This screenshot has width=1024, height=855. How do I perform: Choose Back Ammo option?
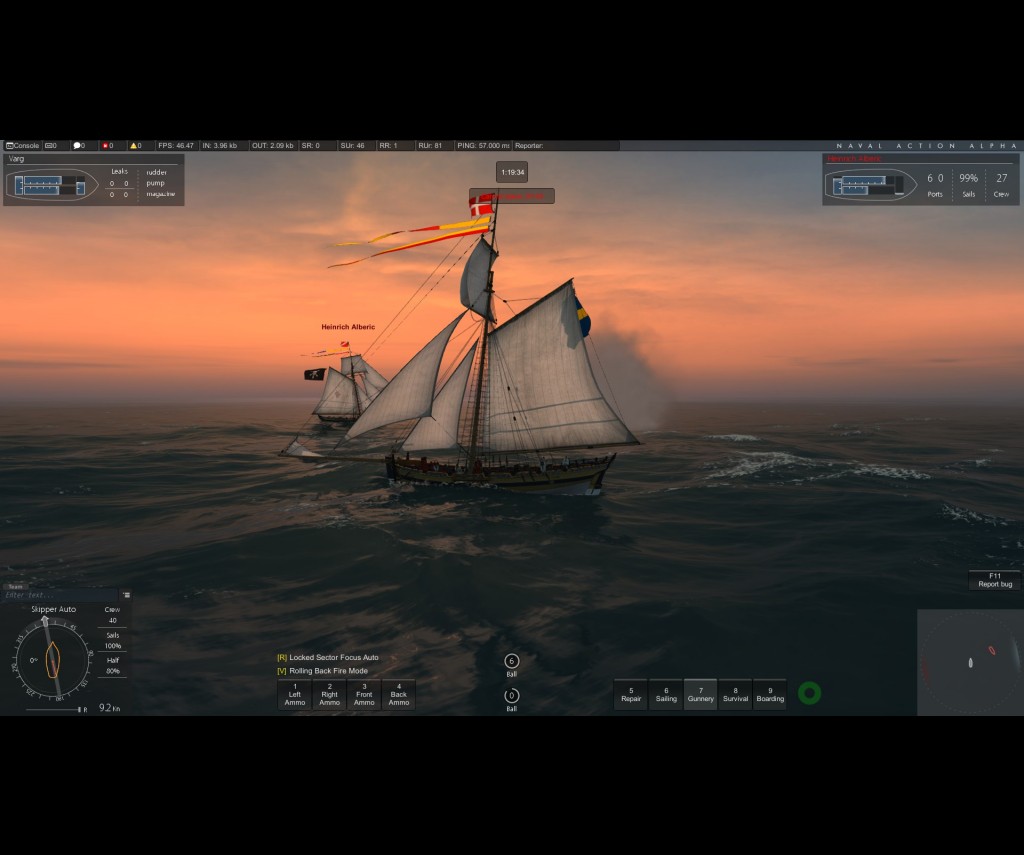399,695
